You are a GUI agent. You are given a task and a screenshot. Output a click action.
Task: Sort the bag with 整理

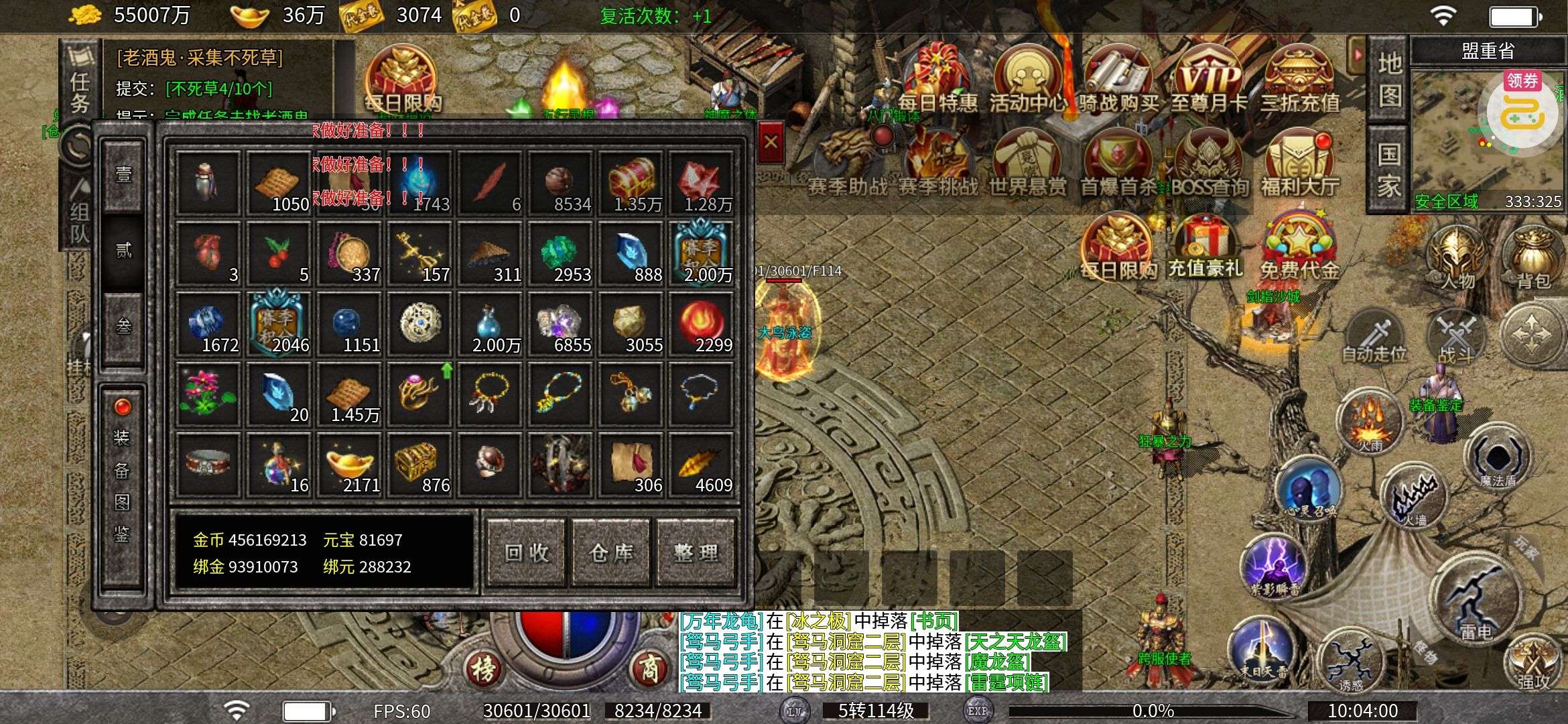click(696, 553)
